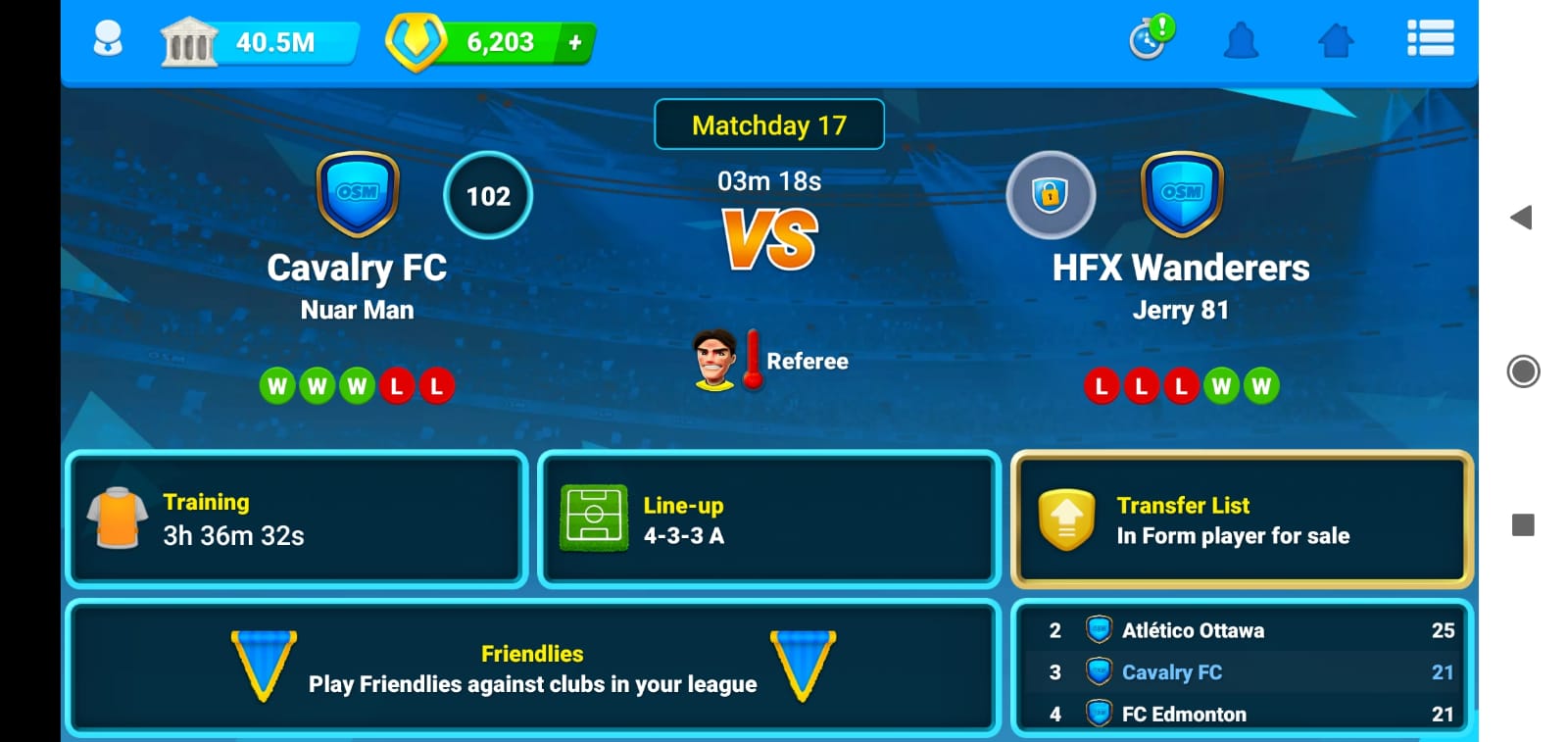Tap the green plus to buy boss coins
Viewport: 1568px width, 742px height.
tap(575, 42)
